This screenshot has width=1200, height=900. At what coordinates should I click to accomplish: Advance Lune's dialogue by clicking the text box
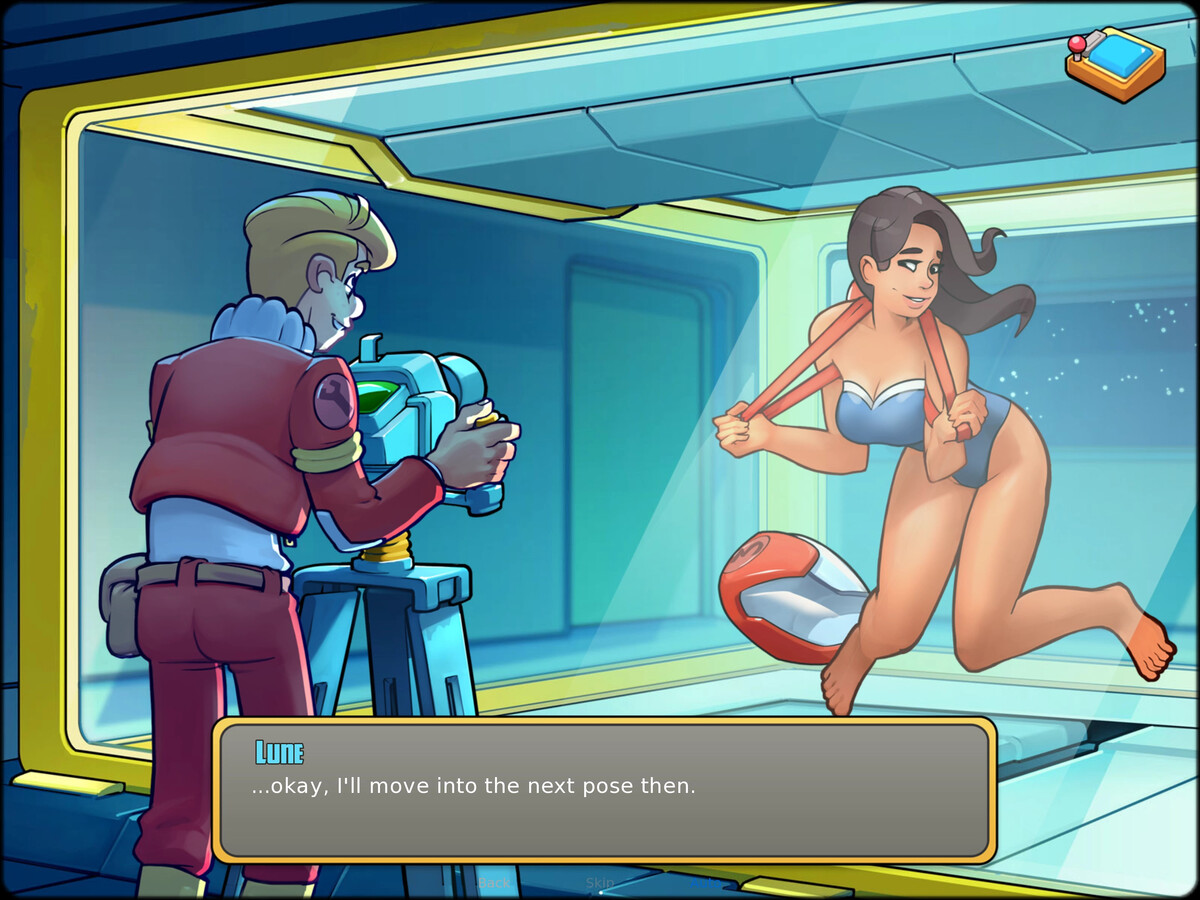(604, 789)
